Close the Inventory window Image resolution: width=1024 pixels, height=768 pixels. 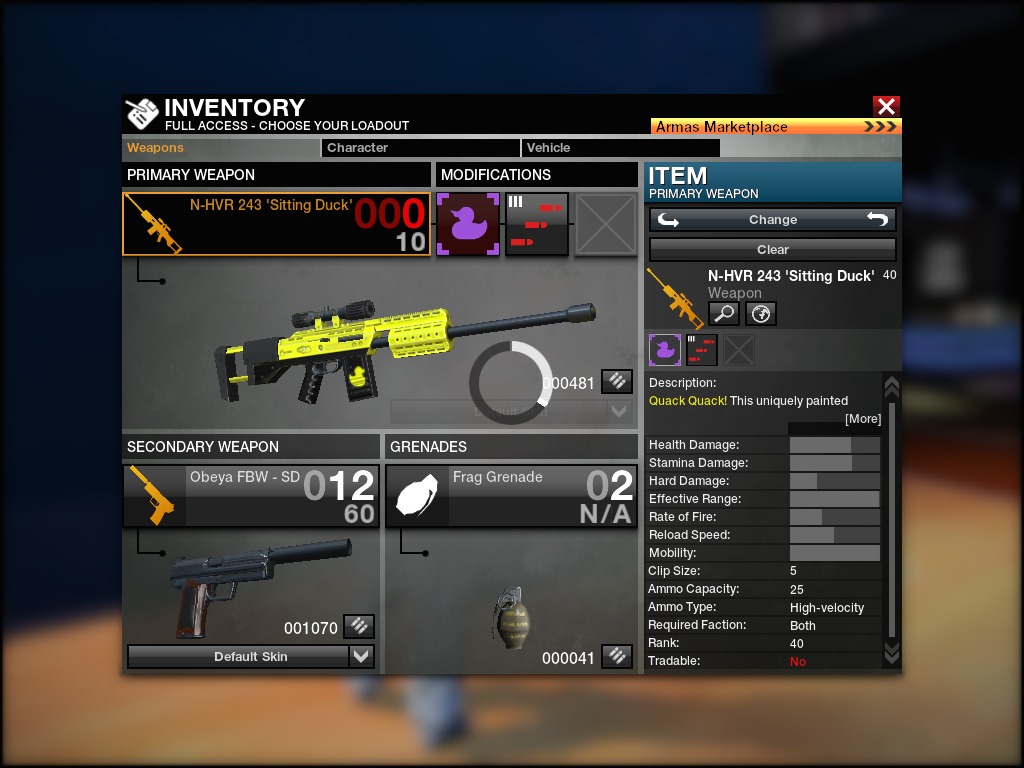(886, 106)
